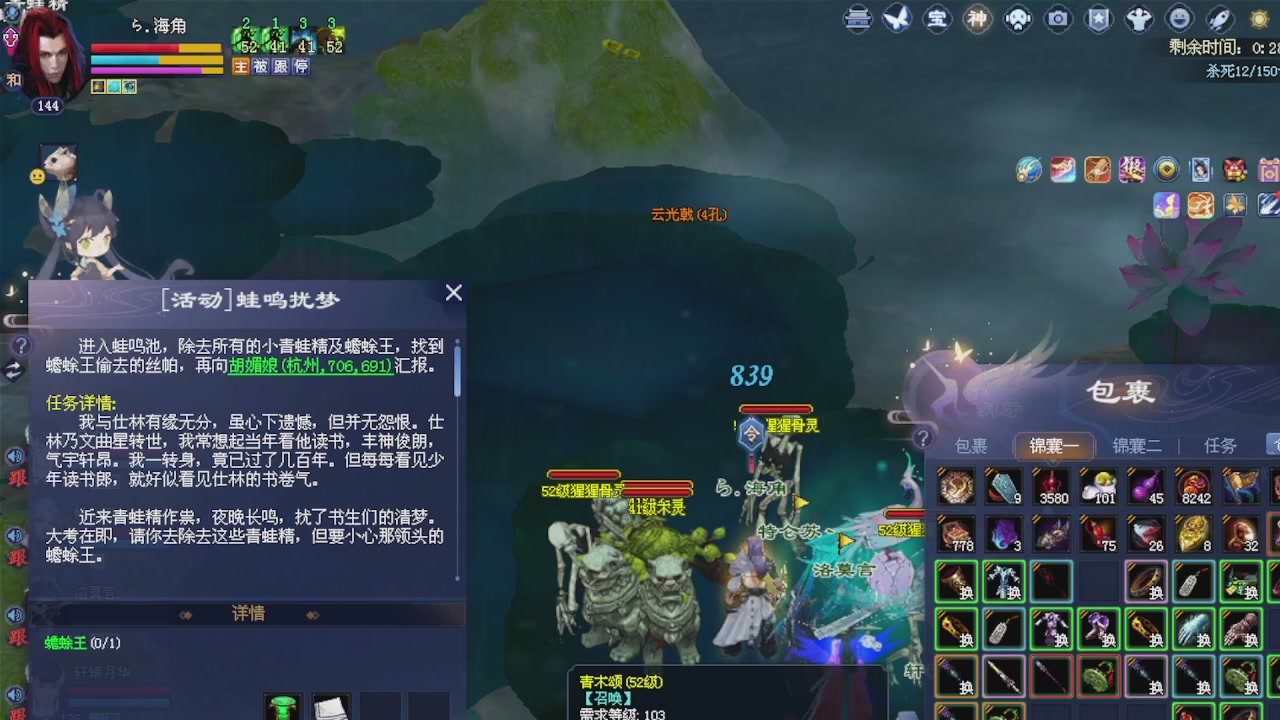
Task: Open the 任务 tab in bag window
Action: (1220, 446)
